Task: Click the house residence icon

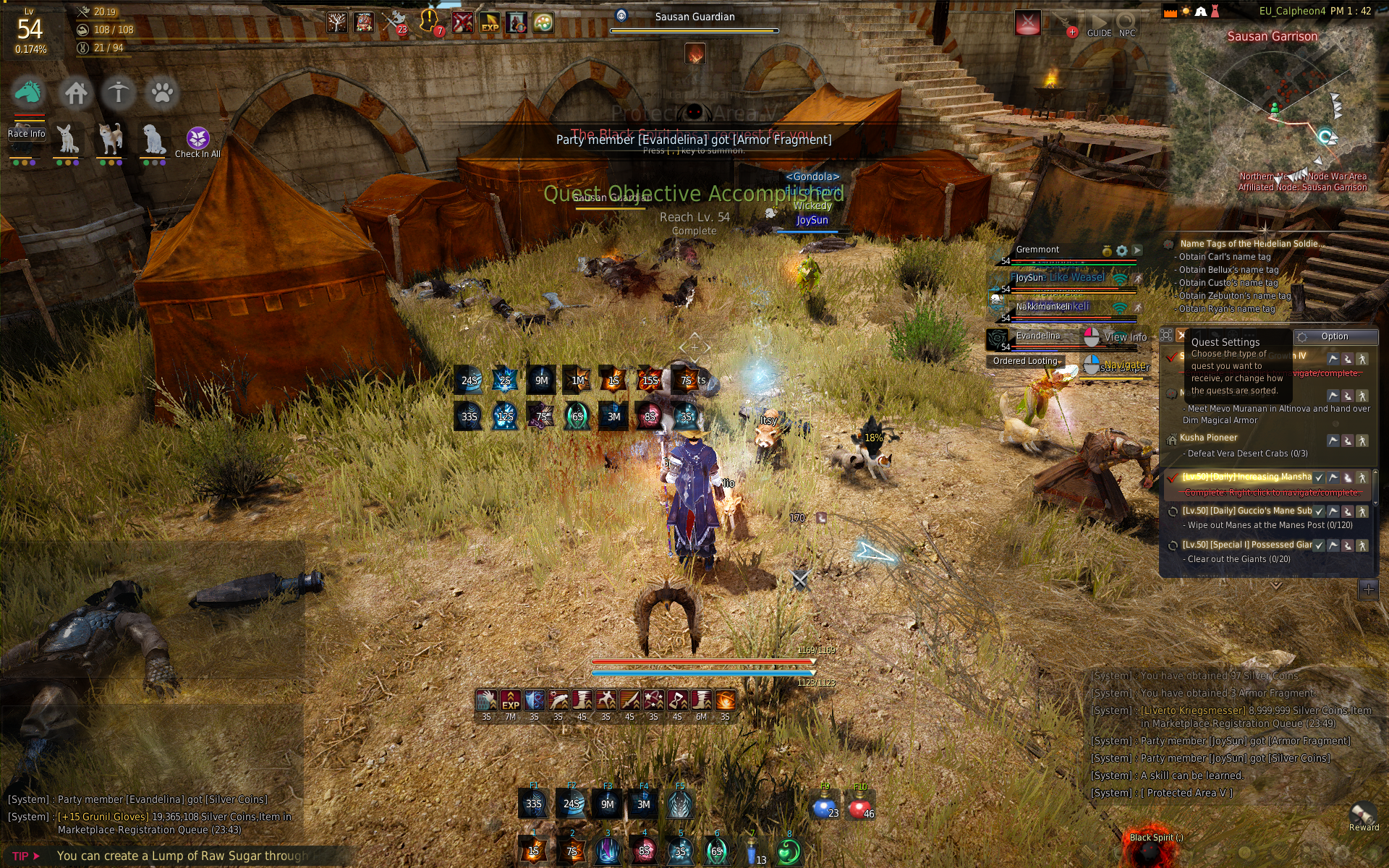Action: coord(75,93)
